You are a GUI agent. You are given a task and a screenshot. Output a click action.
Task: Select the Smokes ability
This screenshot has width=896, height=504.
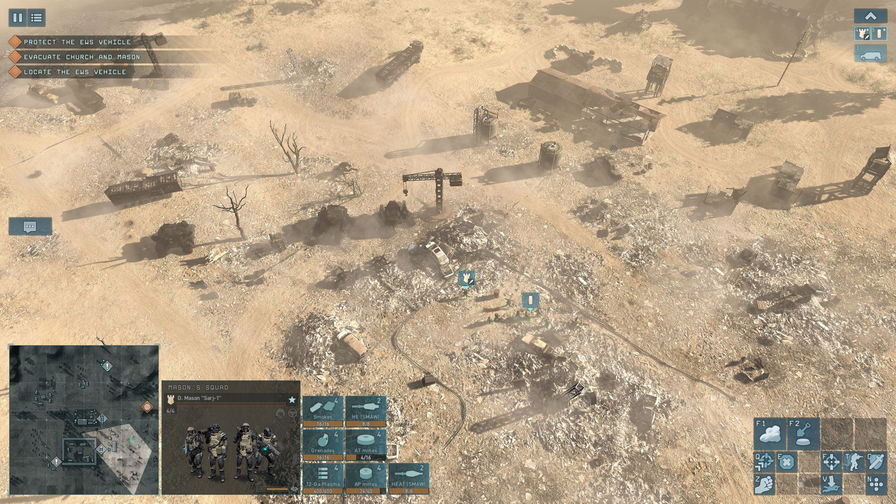click(x=323, y=411)
